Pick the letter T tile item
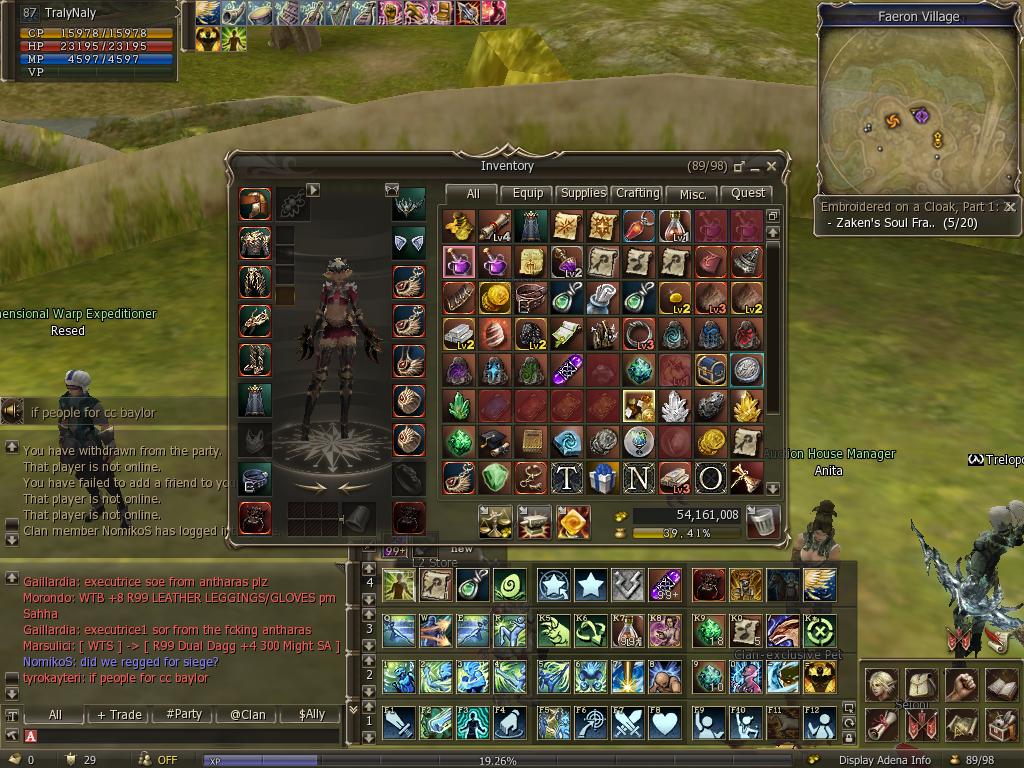Screen dimensions: 1024x768 566,478
